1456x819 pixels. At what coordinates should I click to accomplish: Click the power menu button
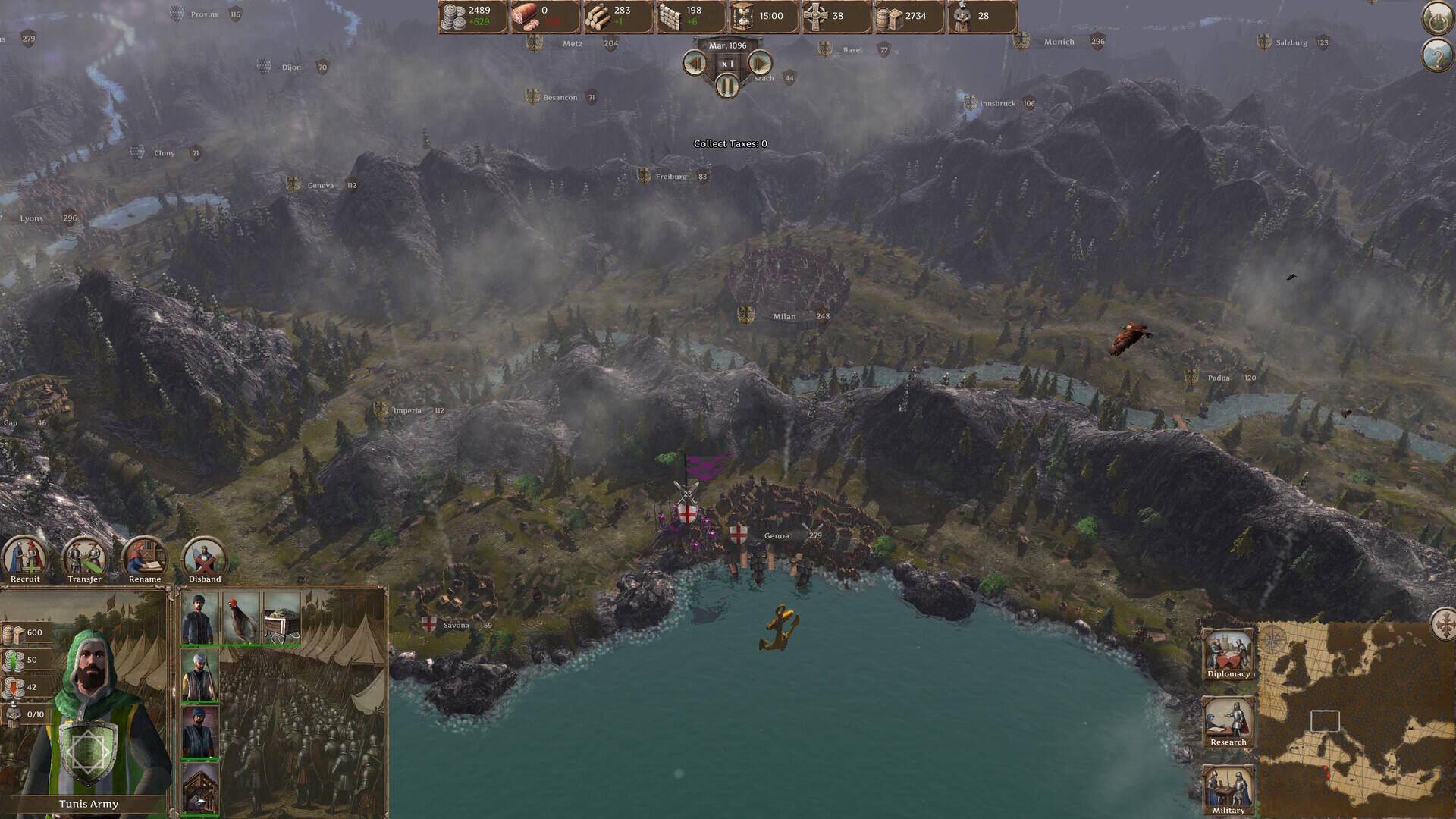point(1436,18)
